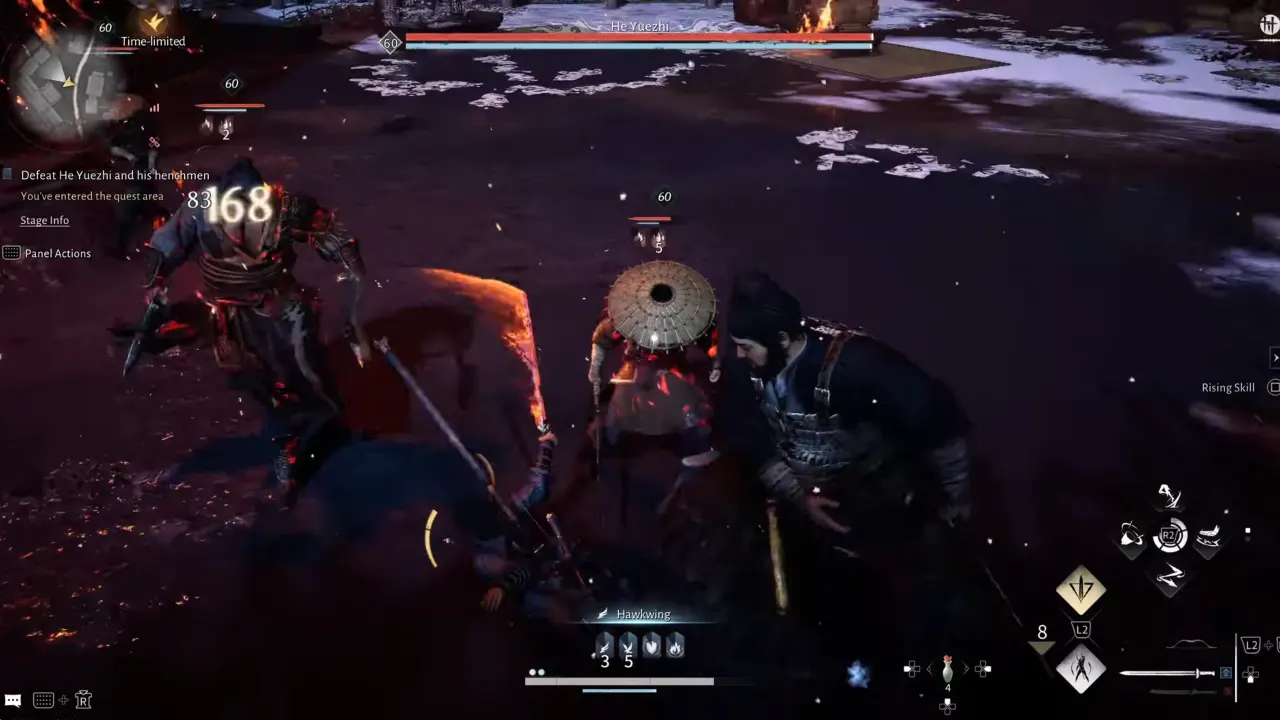Click the central R2 skill wheel icon

pyautogui.click(x=1170, y=536)
